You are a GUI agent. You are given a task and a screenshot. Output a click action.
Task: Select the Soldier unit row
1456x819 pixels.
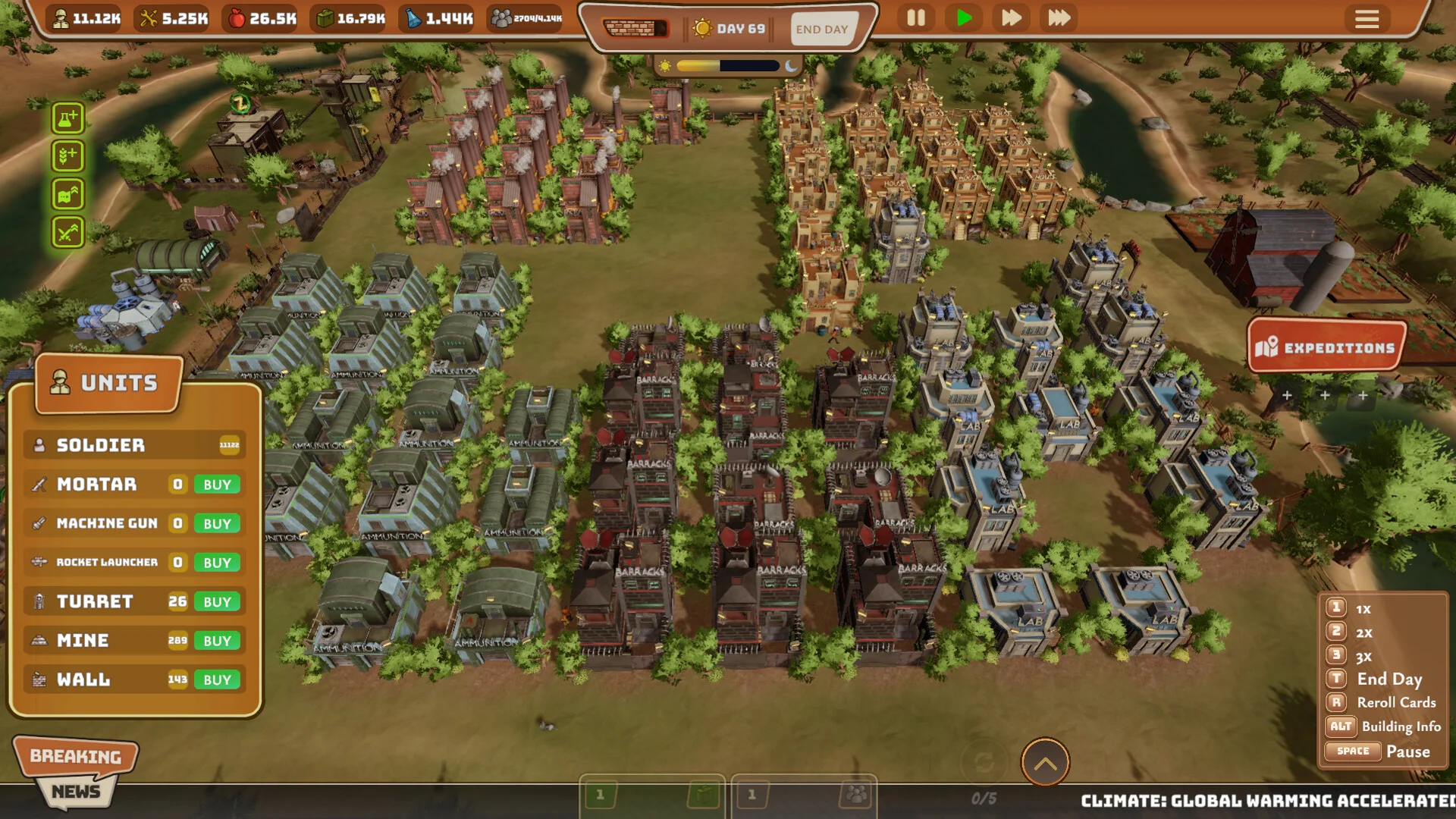coord(134,445)
